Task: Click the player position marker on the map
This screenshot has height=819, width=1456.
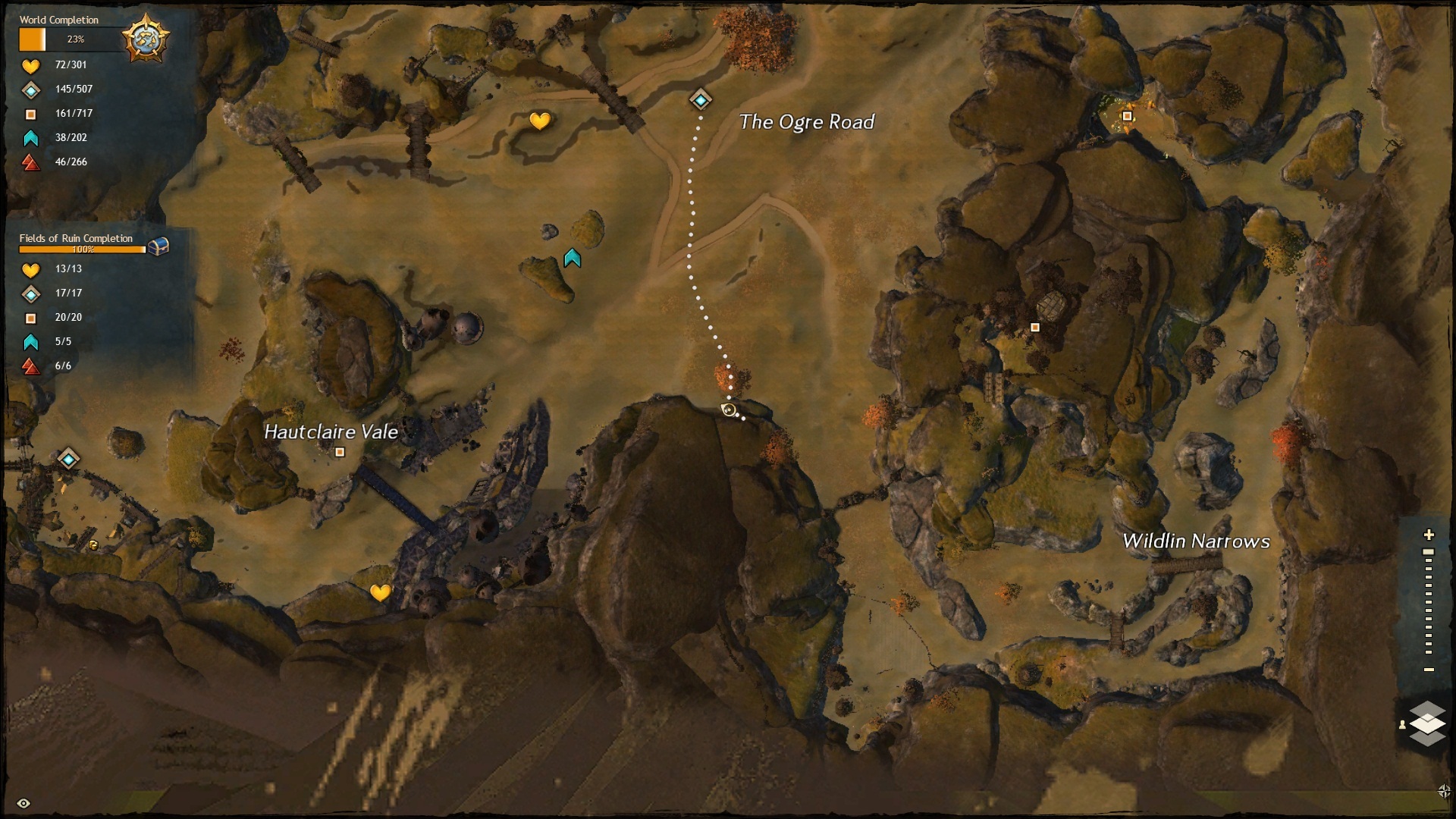Action: tap(729, 410)
